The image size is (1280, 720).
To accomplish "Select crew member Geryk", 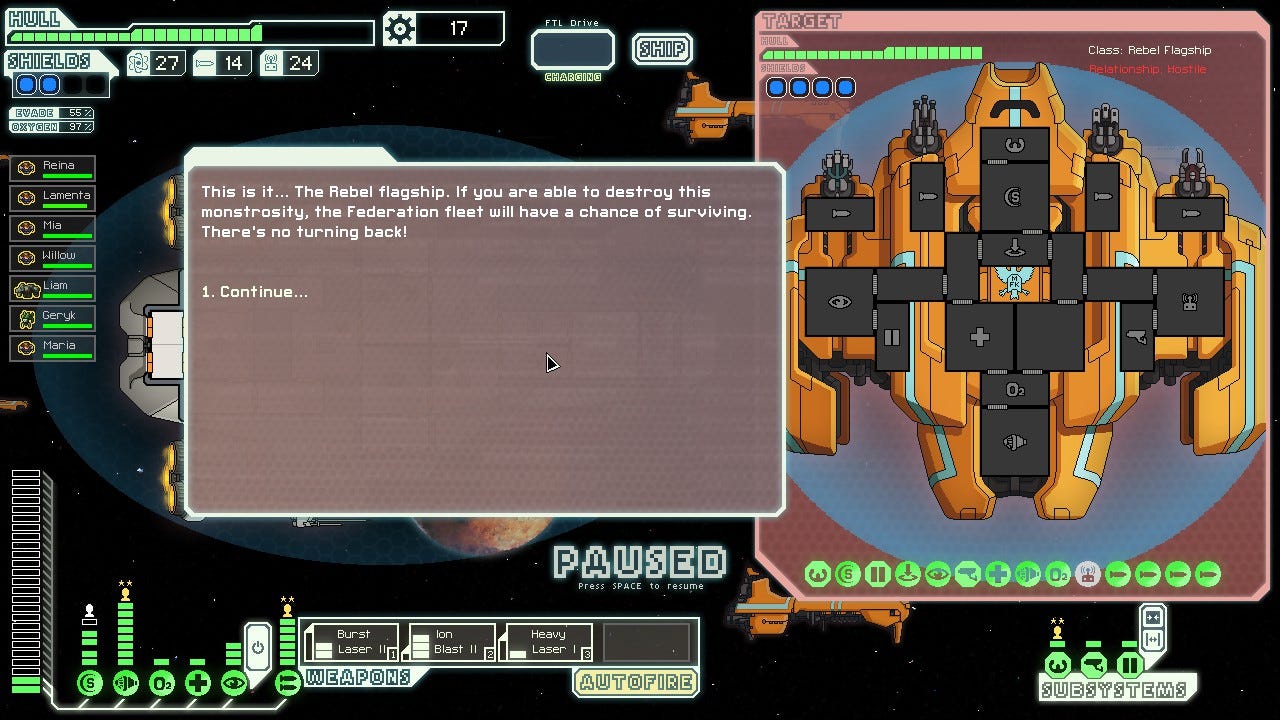I will point(53,318).
